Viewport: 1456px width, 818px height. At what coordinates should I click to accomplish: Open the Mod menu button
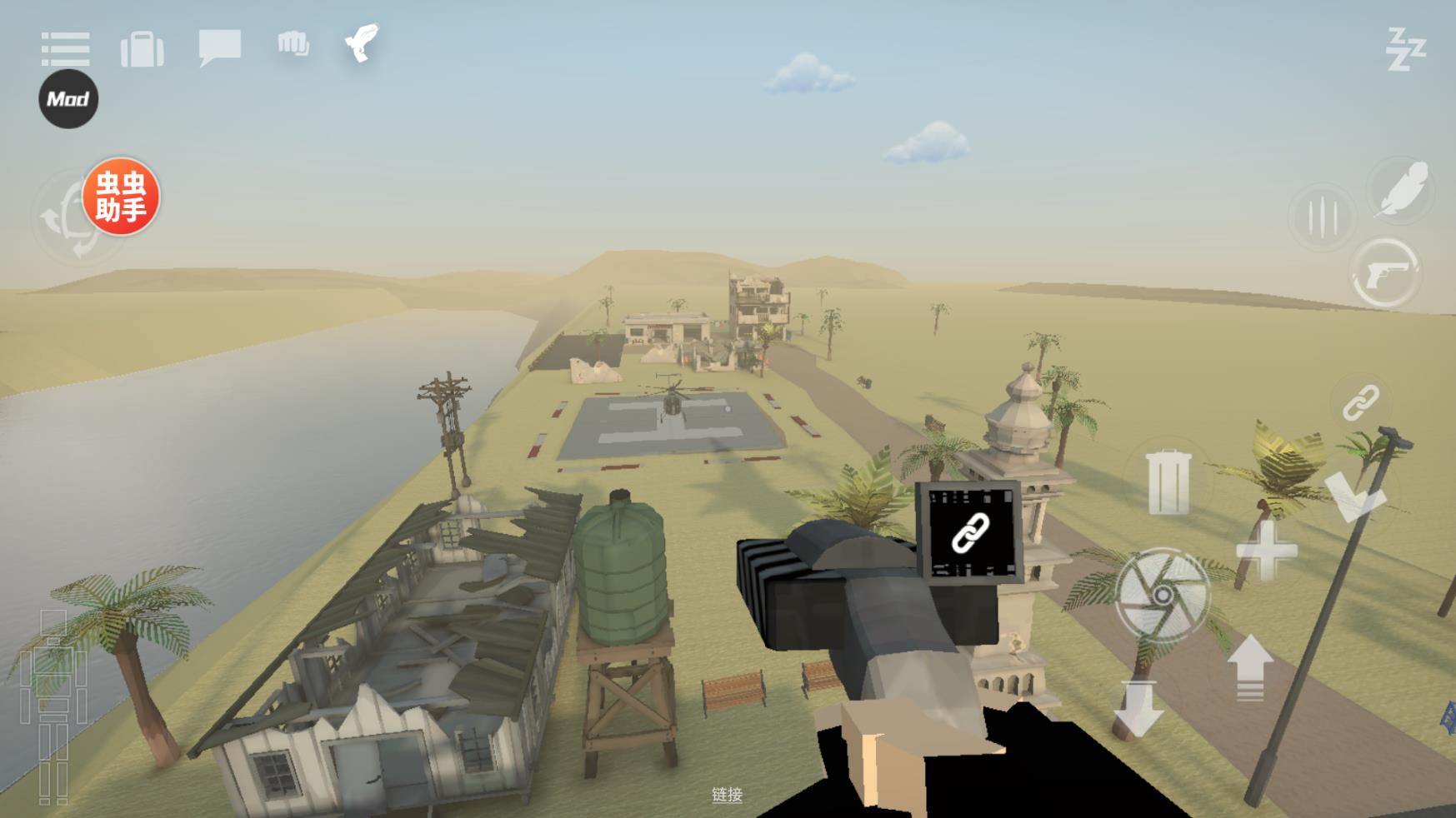click(x=68, y=99)
